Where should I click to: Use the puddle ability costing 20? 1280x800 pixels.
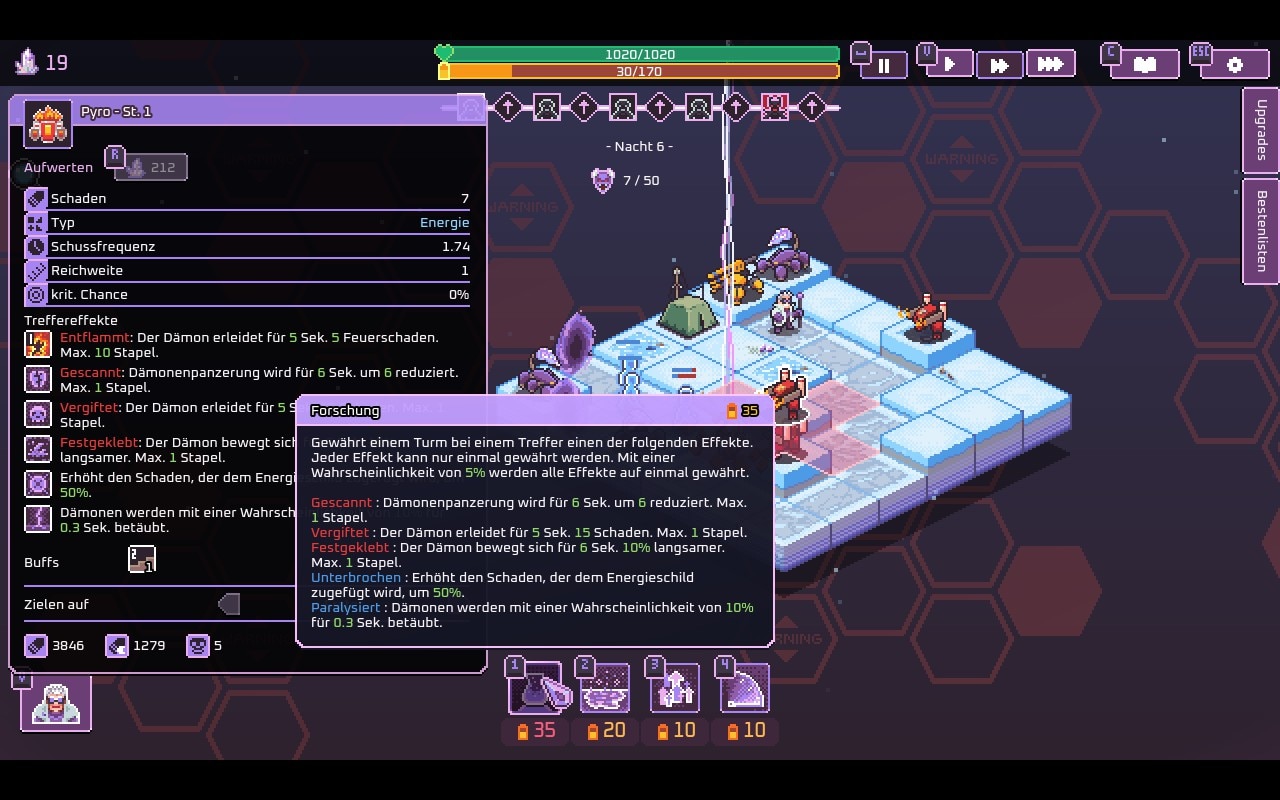pos(605,688)
